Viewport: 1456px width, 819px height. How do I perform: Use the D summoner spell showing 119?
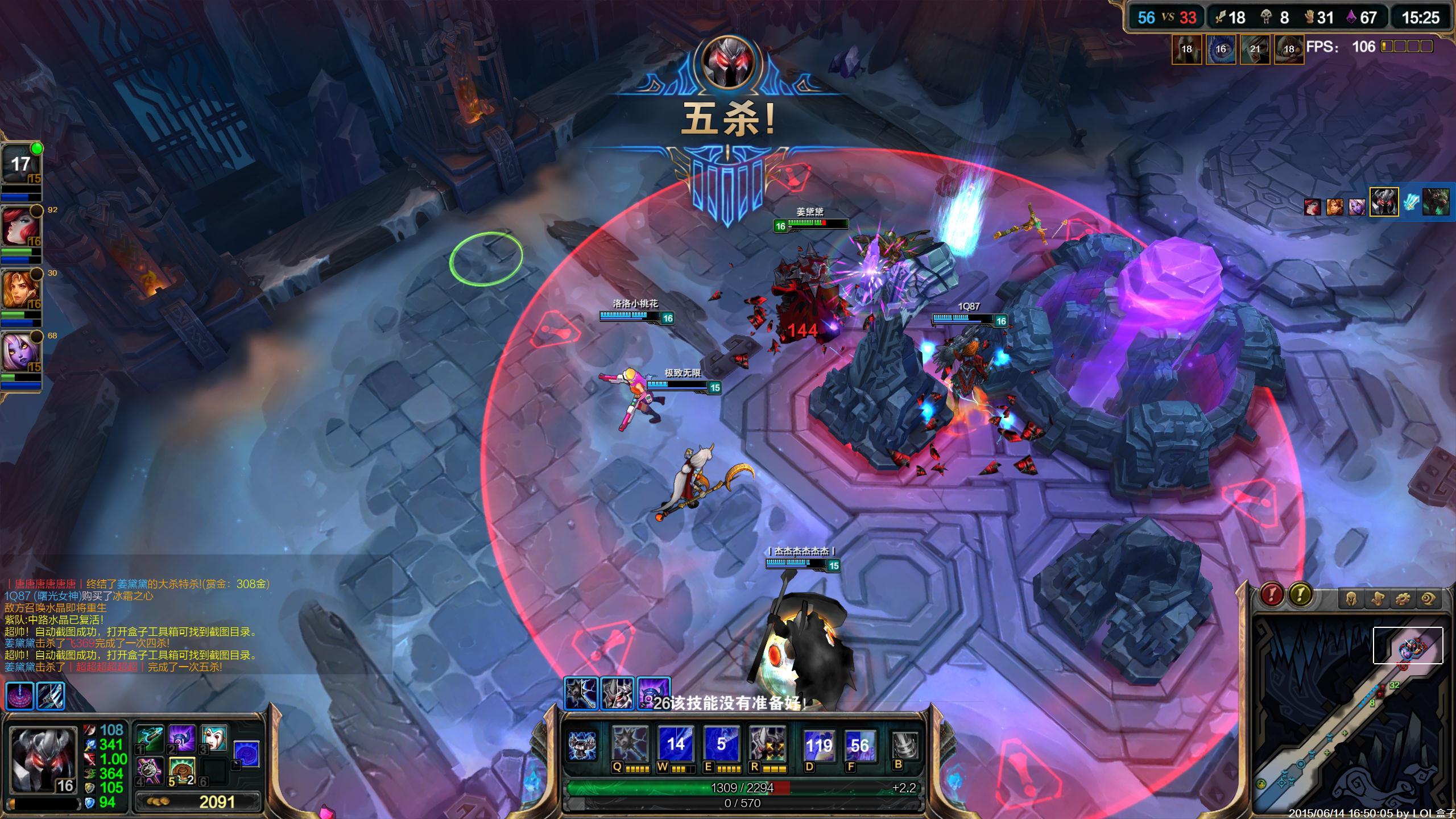click(x=819, y=745)
